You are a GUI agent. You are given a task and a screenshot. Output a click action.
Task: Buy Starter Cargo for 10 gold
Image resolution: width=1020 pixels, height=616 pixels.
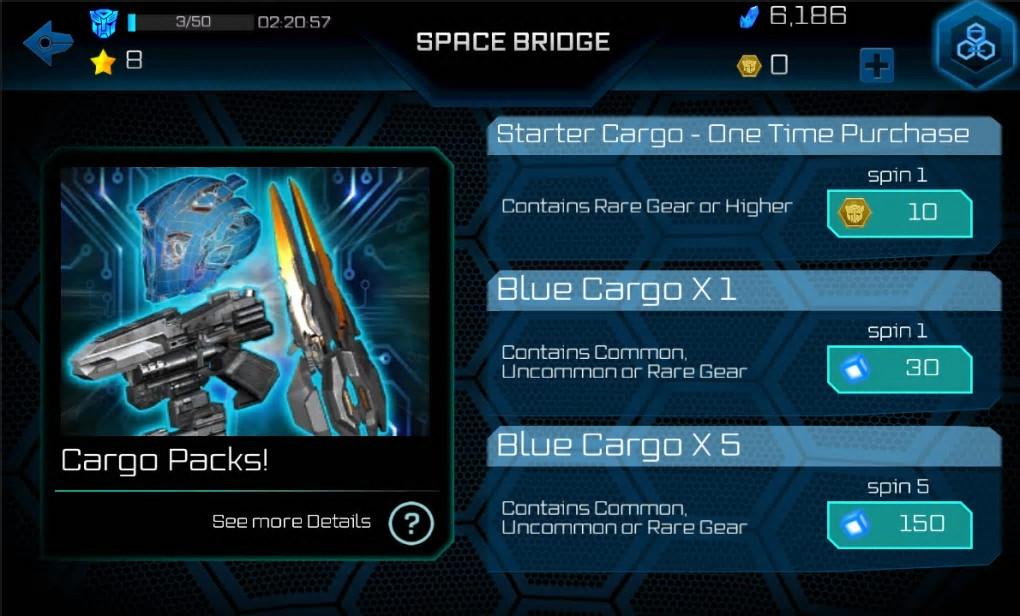(899, 213)
